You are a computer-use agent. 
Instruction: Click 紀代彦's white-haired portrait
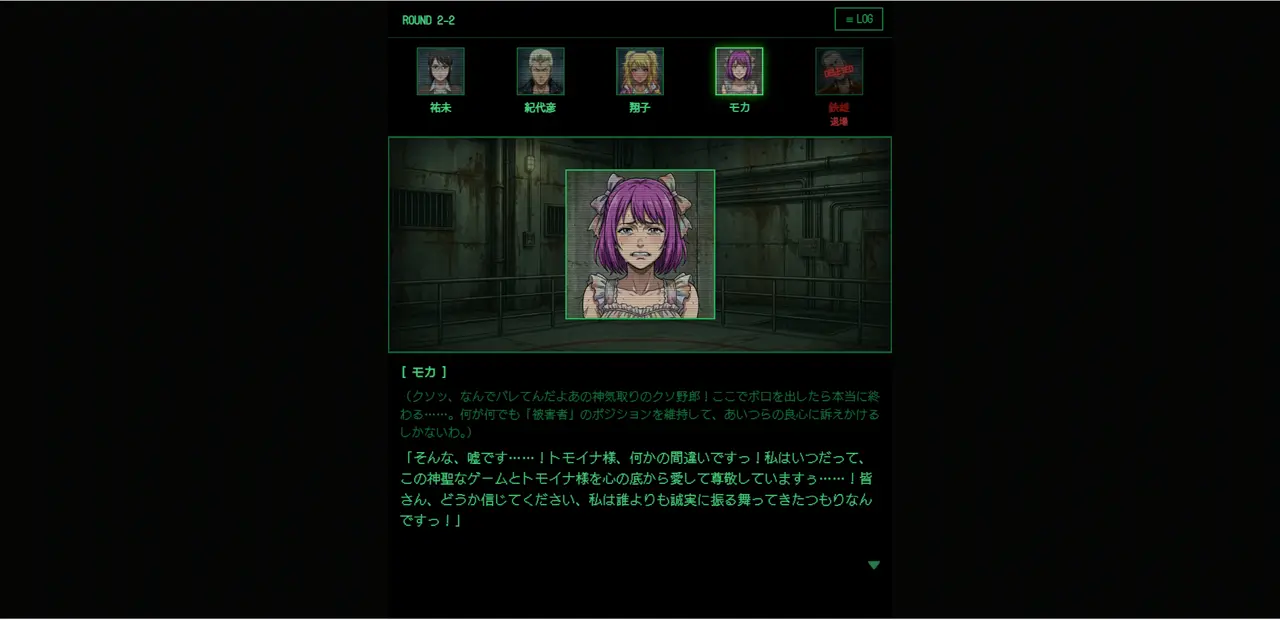pos(540,71)
